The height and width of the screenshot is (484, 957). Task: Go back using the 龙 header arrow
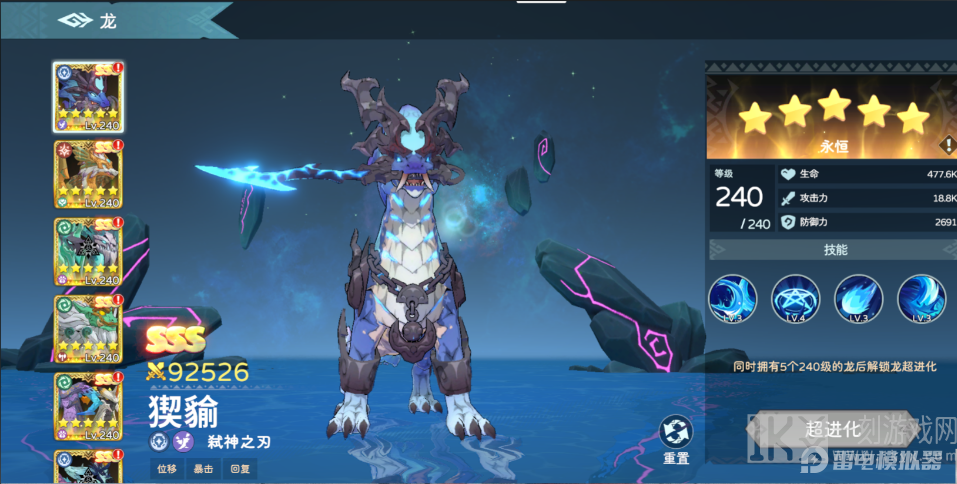pos(75,20)
